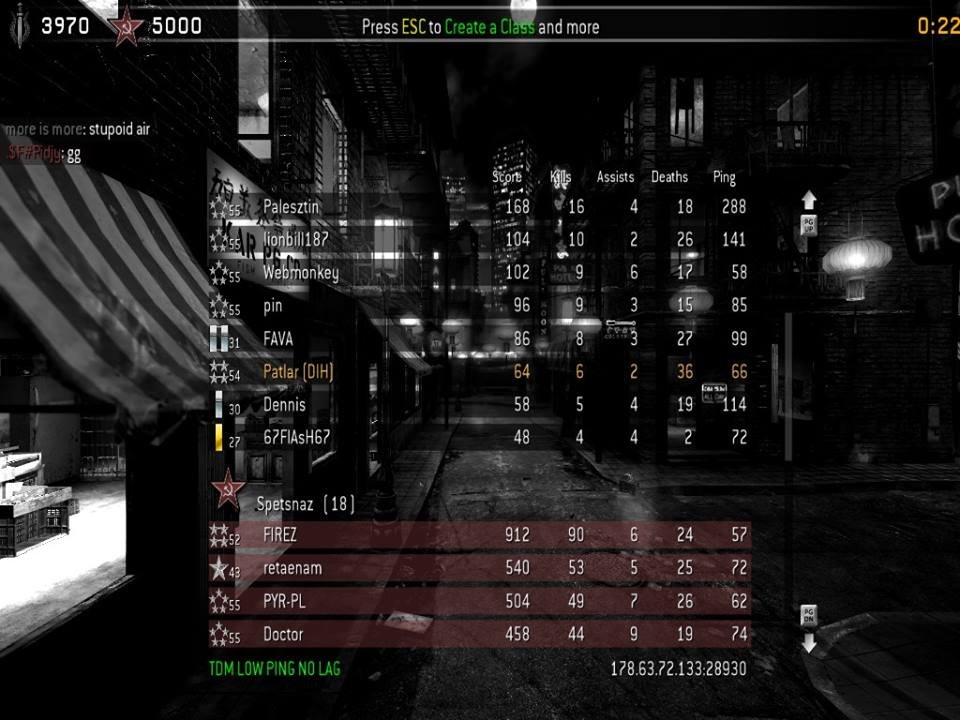Choose retaenam's scoreboard row
The image size is (960, 720).
pyautogui.click(x=480, y=568)
